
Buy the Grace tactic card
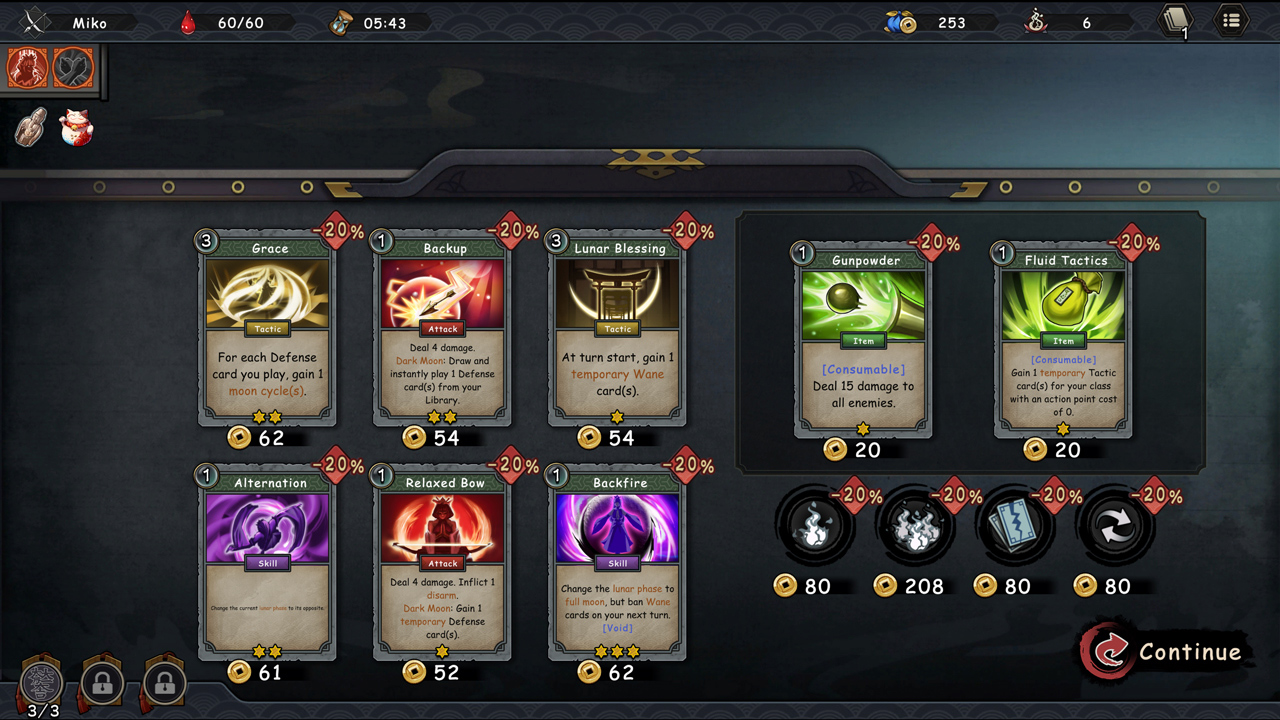[x=268, y=329]
